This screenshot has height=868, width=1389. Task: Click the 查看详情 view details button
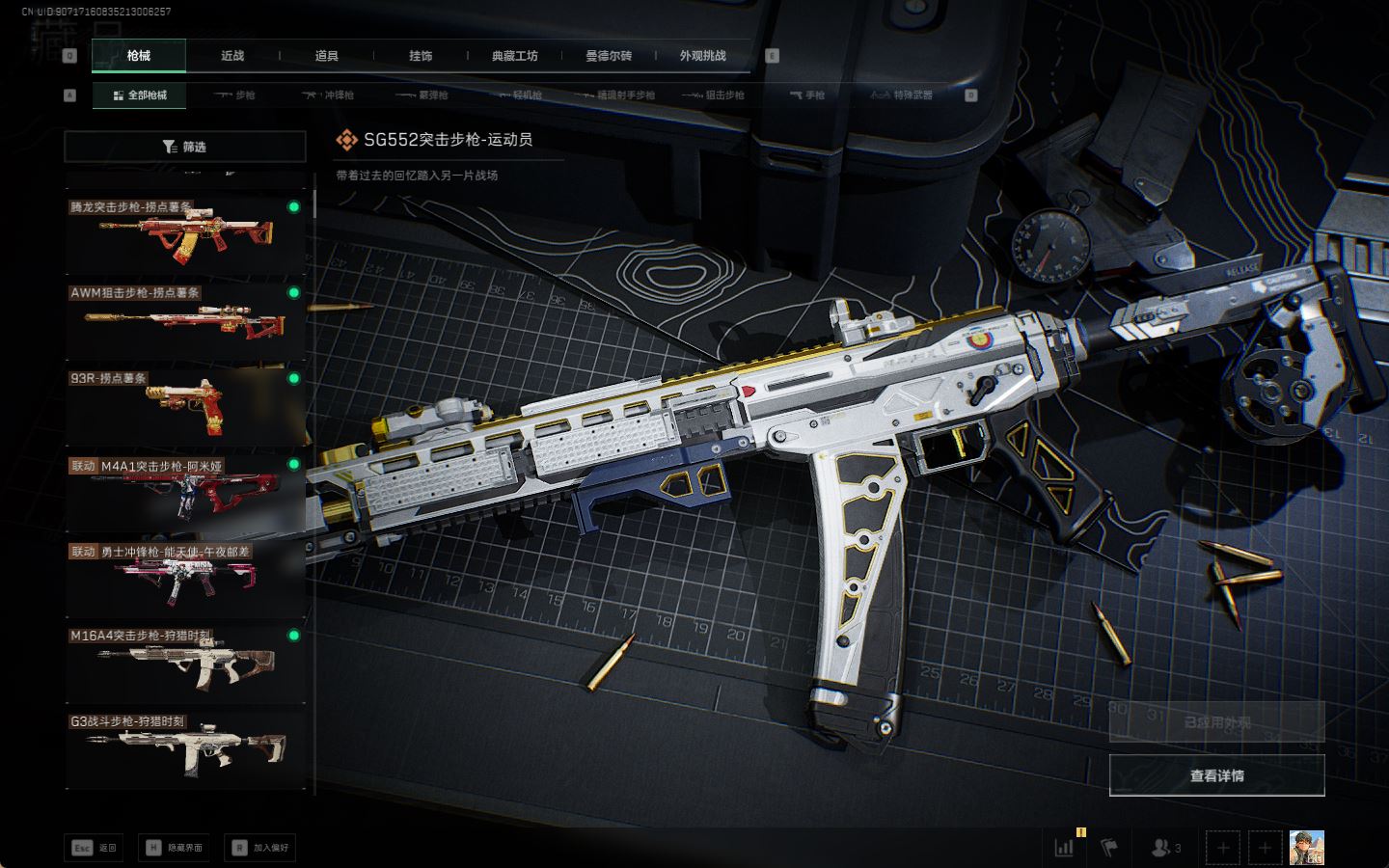(1216, 775)
